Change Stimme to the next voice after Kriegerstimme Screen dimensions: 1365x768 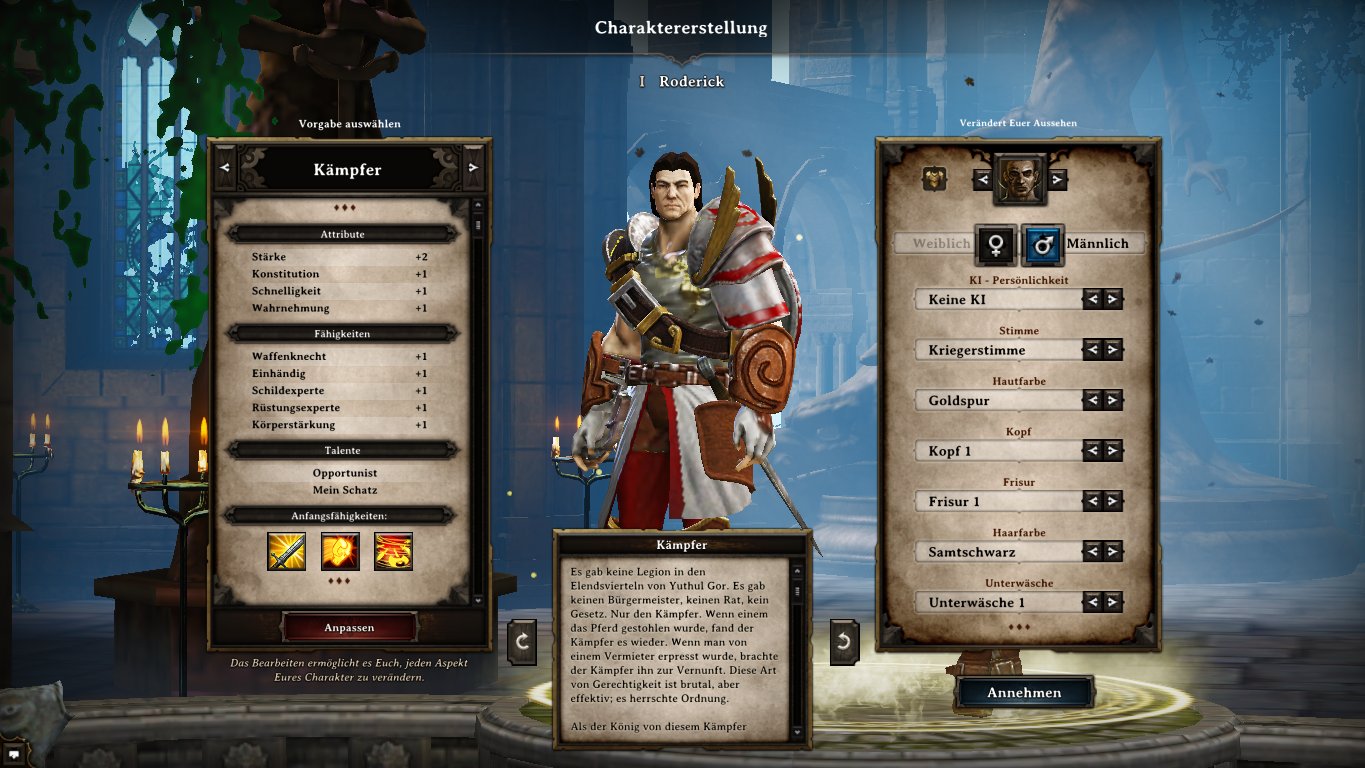click(x=1112, y=350)
